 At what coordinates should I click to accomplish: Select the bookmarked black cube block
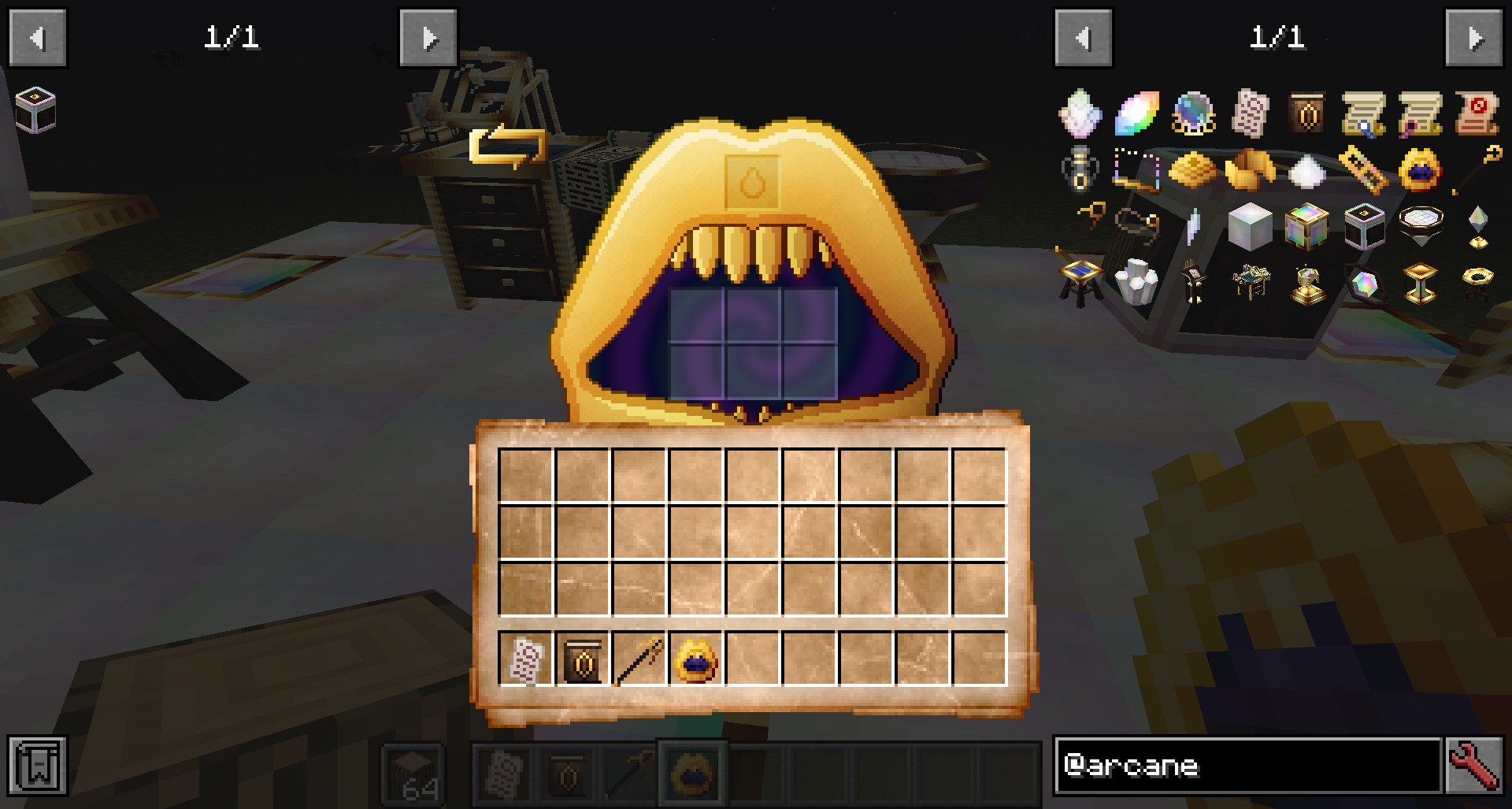tap(35, 111)
